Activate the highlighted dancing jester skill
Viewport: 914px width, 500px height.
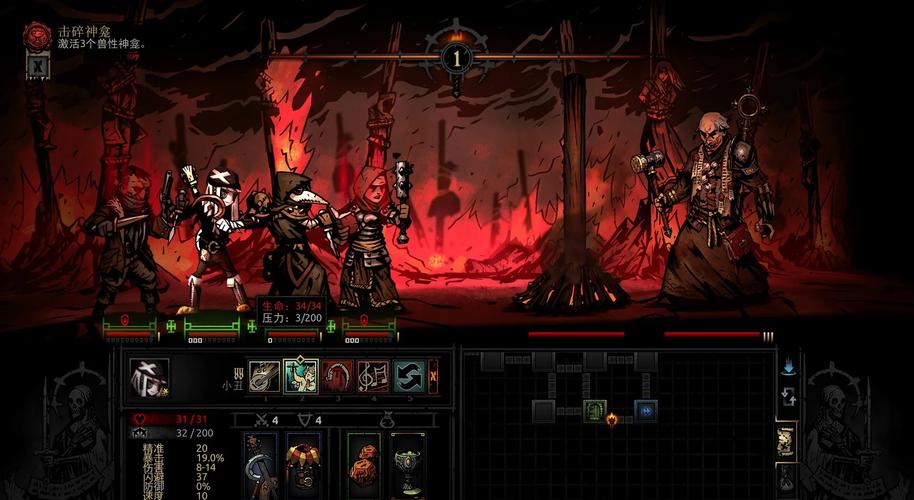pyautogui.click(x=301, y=376)
